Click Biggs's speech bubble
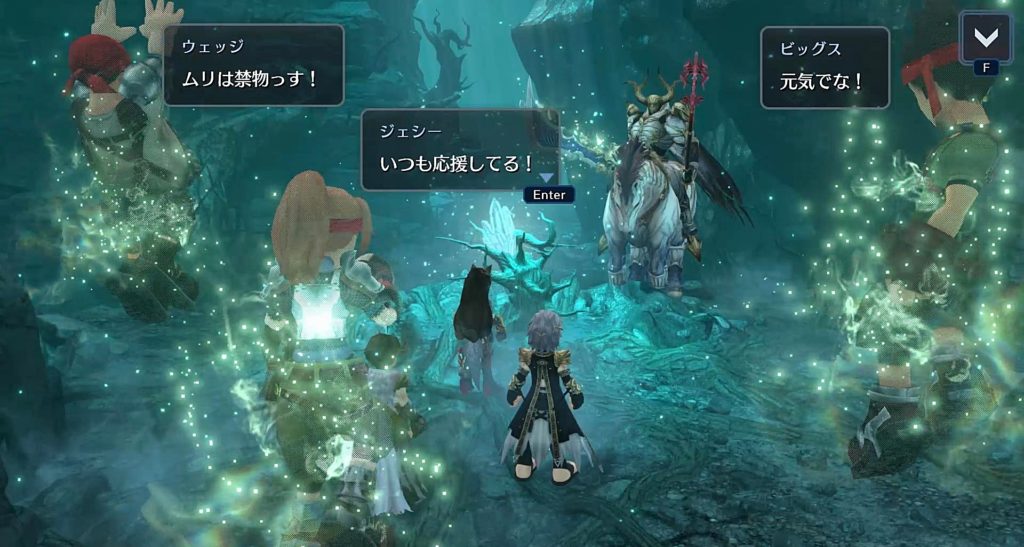Screen dimensions: 1024x547 824,67
